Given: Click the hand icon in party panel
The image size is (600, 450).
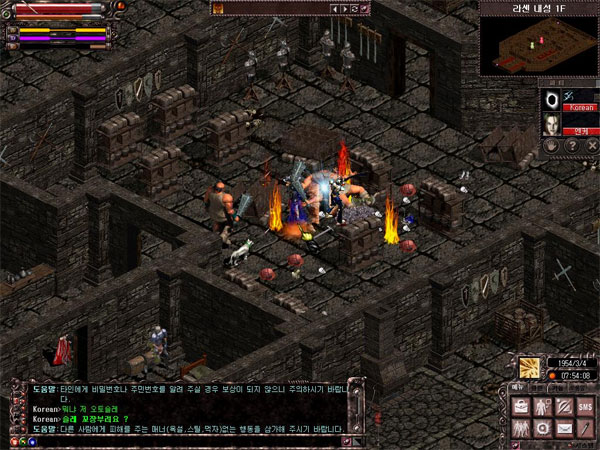Looking at the screenshot, I should click(551, 145).
